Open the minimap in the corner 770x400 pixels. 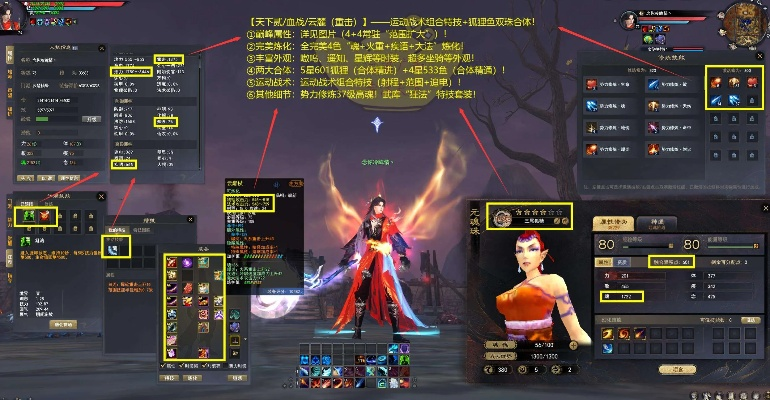738,24
